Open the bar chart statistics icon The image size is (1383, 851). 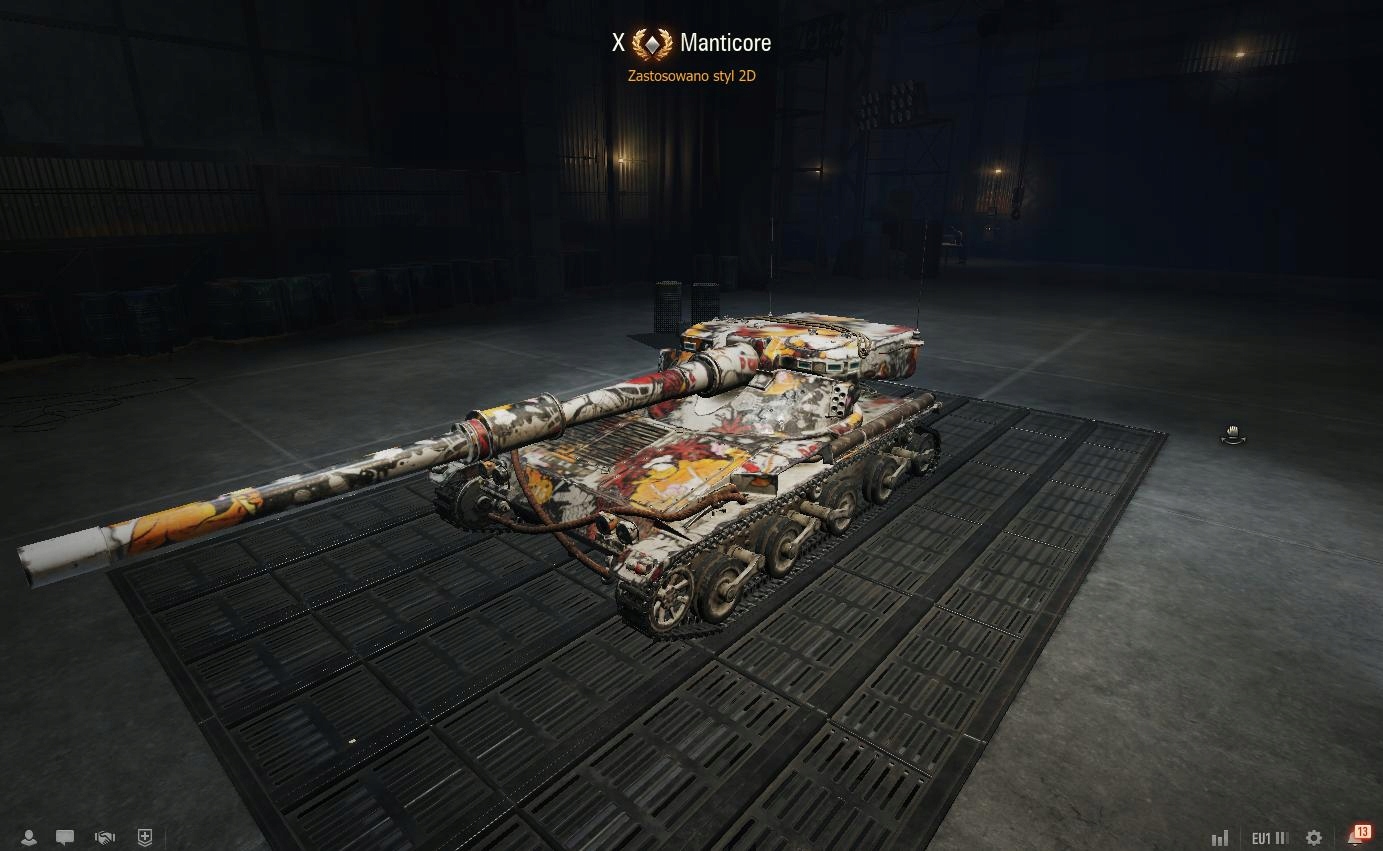pyautogui.click(x=1220, y=838)
